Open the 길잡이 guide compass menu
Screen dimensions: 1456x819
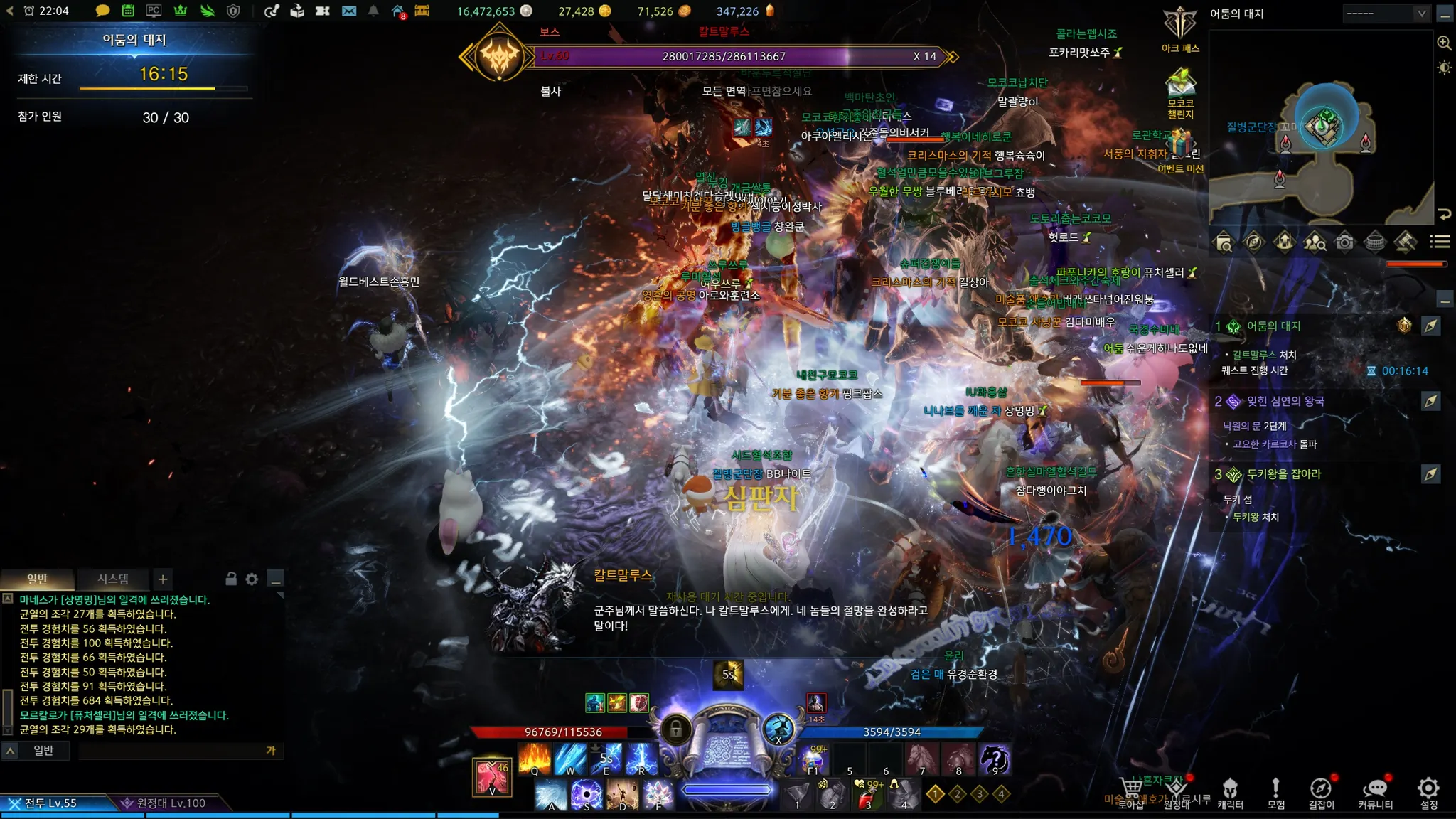1321,793
